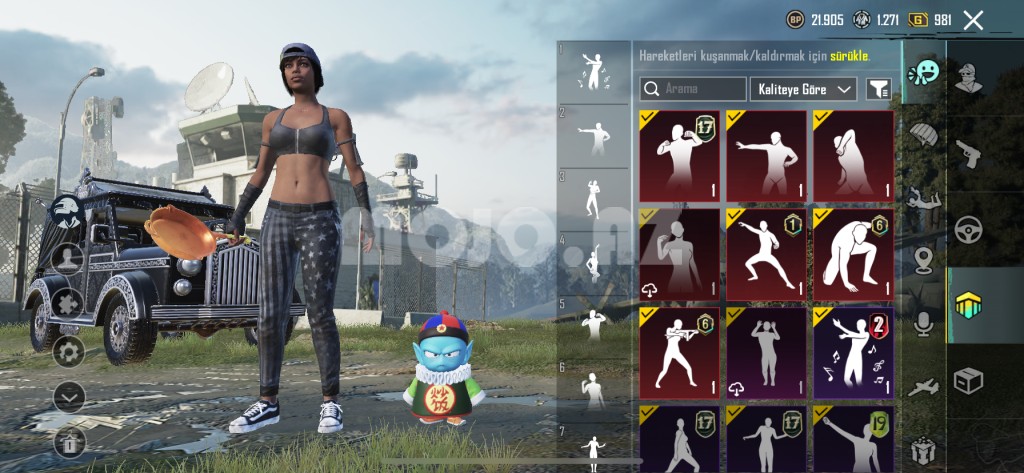Screen dimensions: 1024x473
Task: Open the Kaliteye Göre sort dropdown
Action: (803, 89)
